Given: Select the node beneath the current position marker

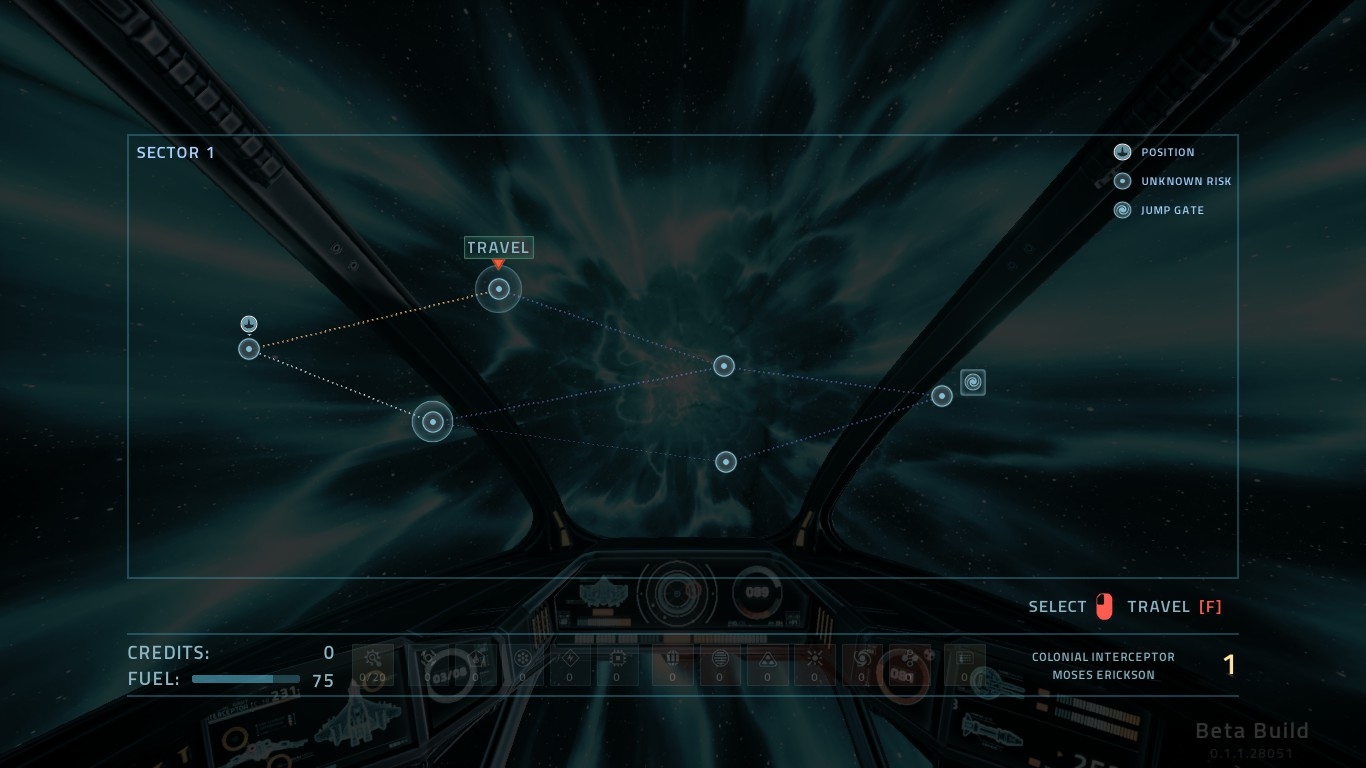Looking at the screenshot, I should coord(249,349).
